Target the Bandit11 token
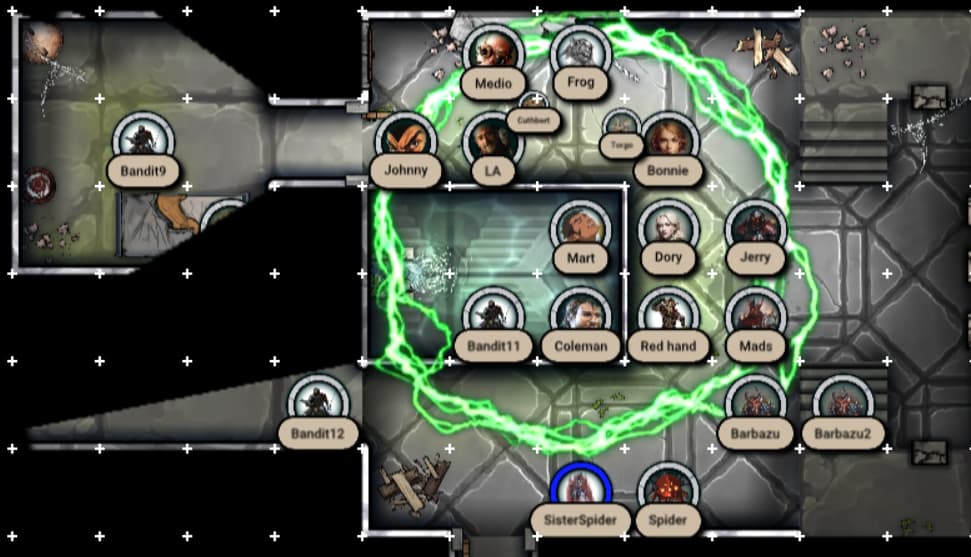 pos(493,317)
